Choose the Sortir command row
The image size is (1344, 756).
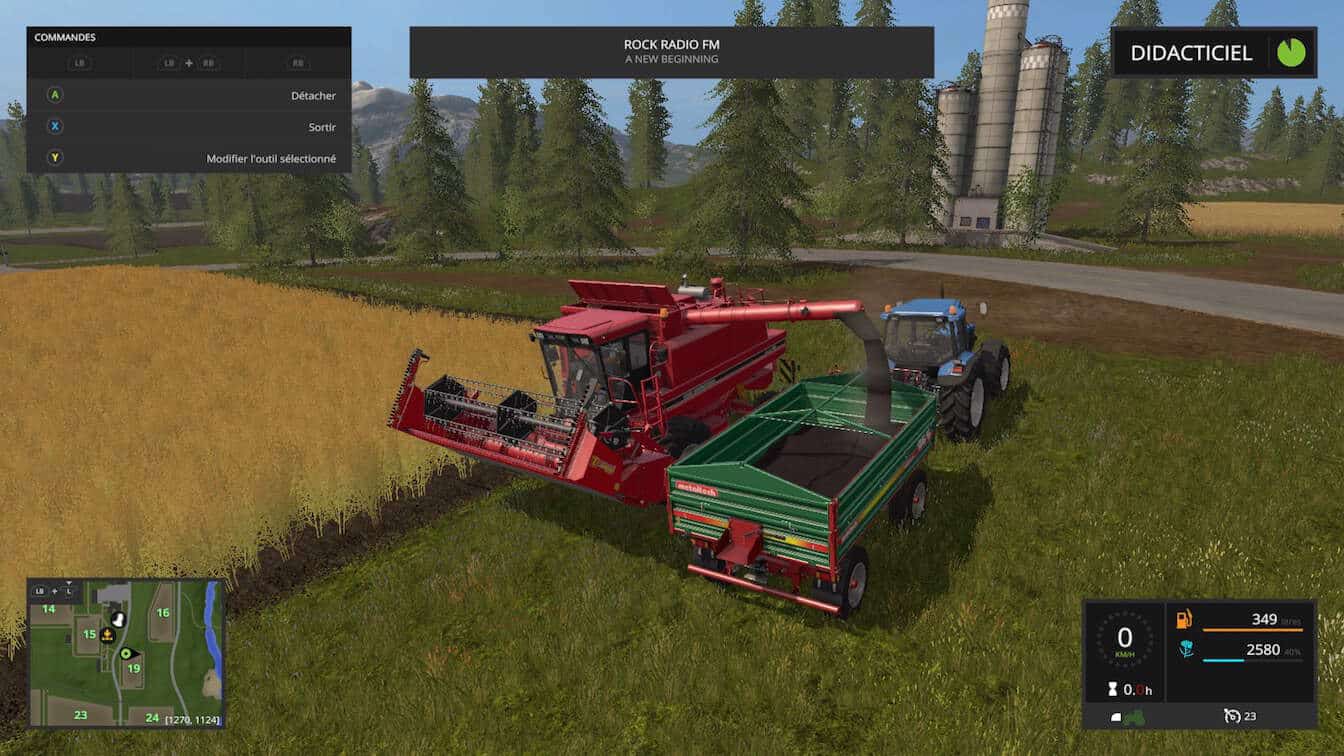(x=189, y=127)
